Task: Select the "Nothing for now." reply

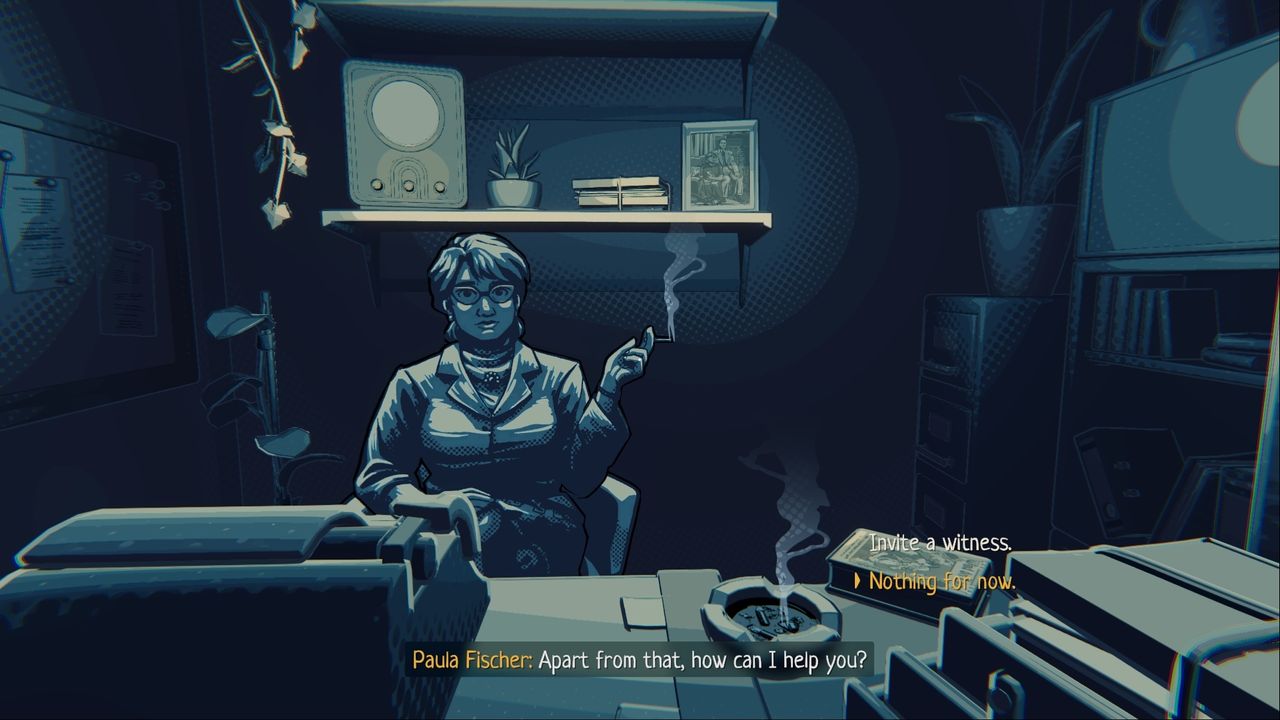Action: click(x=942, y=581)
